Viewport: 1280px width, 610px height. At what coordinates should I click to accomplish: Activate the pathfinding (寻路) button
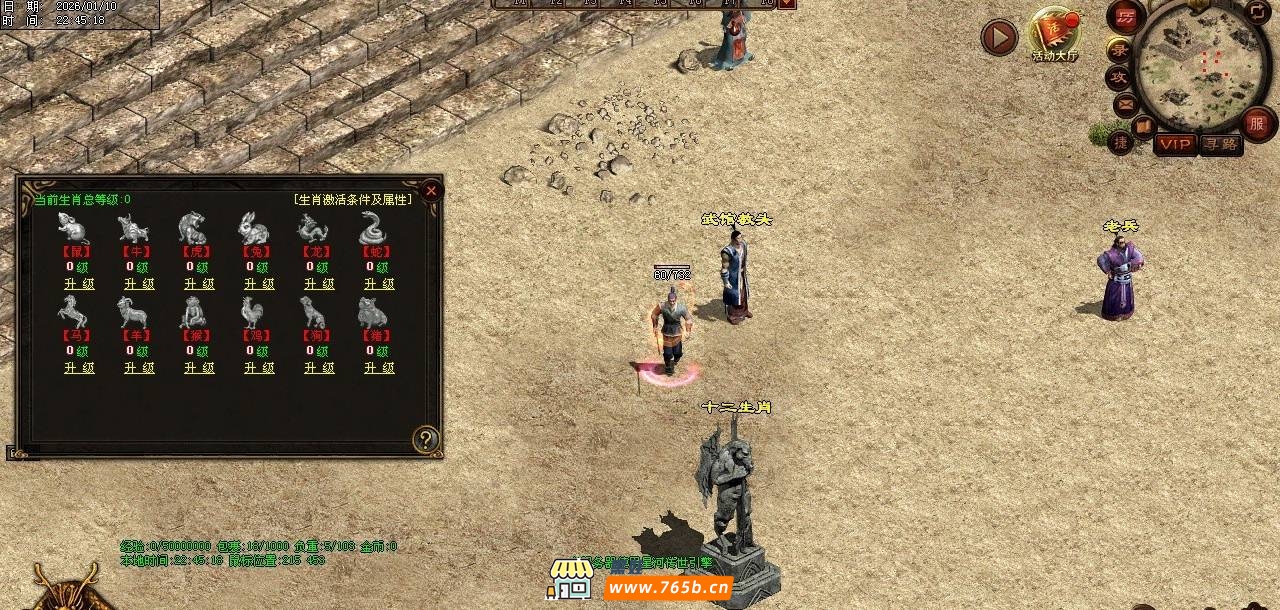click(1220, 144)
